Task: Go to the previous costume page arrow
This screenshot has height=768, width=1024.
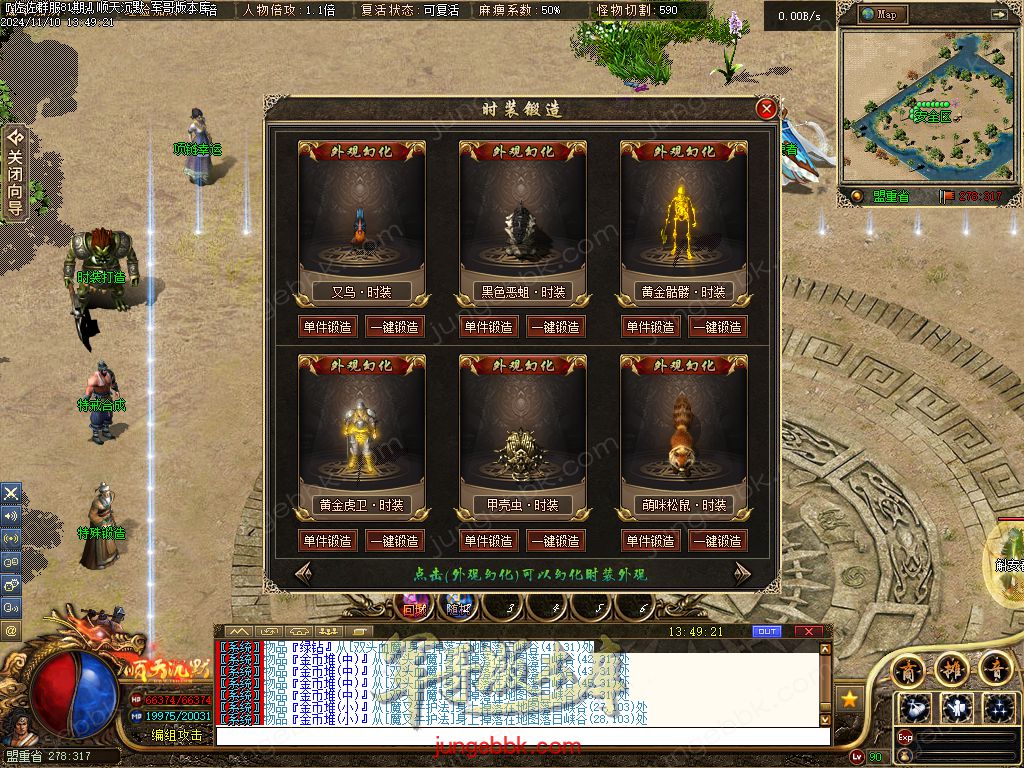Action: (303, 573)
